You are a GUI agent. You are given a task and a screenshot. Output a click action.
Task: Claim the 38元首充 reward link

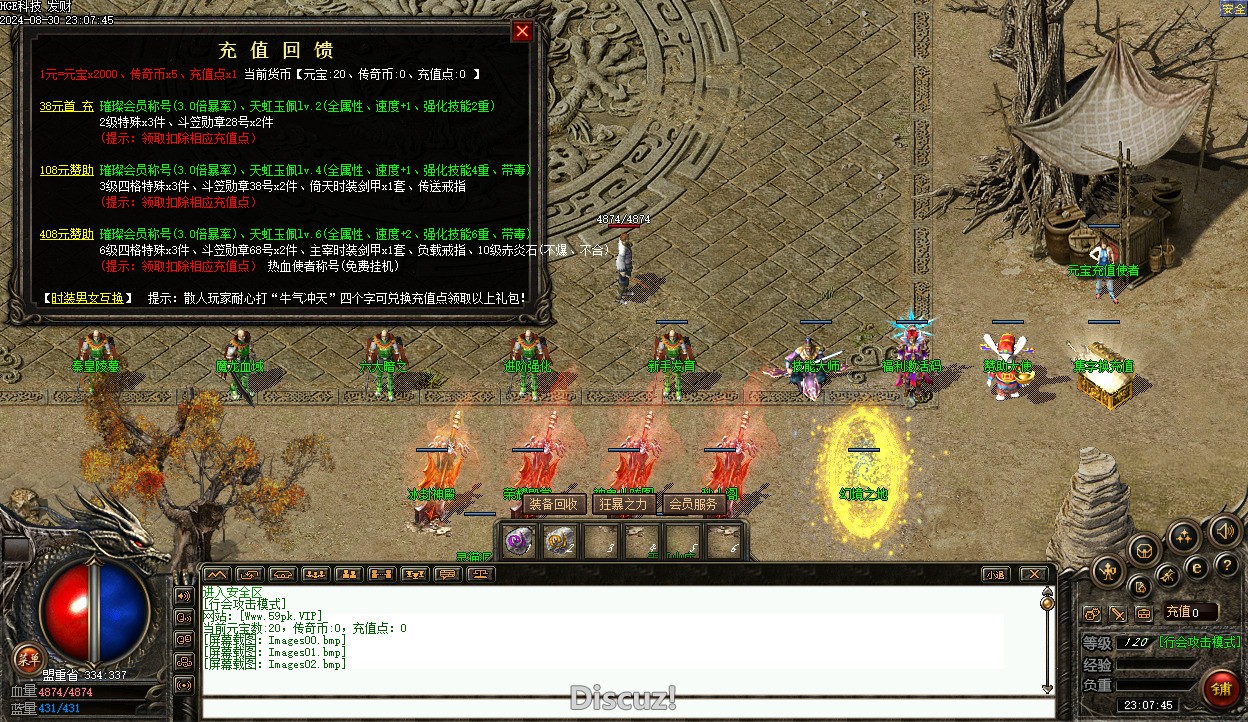coord(66,106)
